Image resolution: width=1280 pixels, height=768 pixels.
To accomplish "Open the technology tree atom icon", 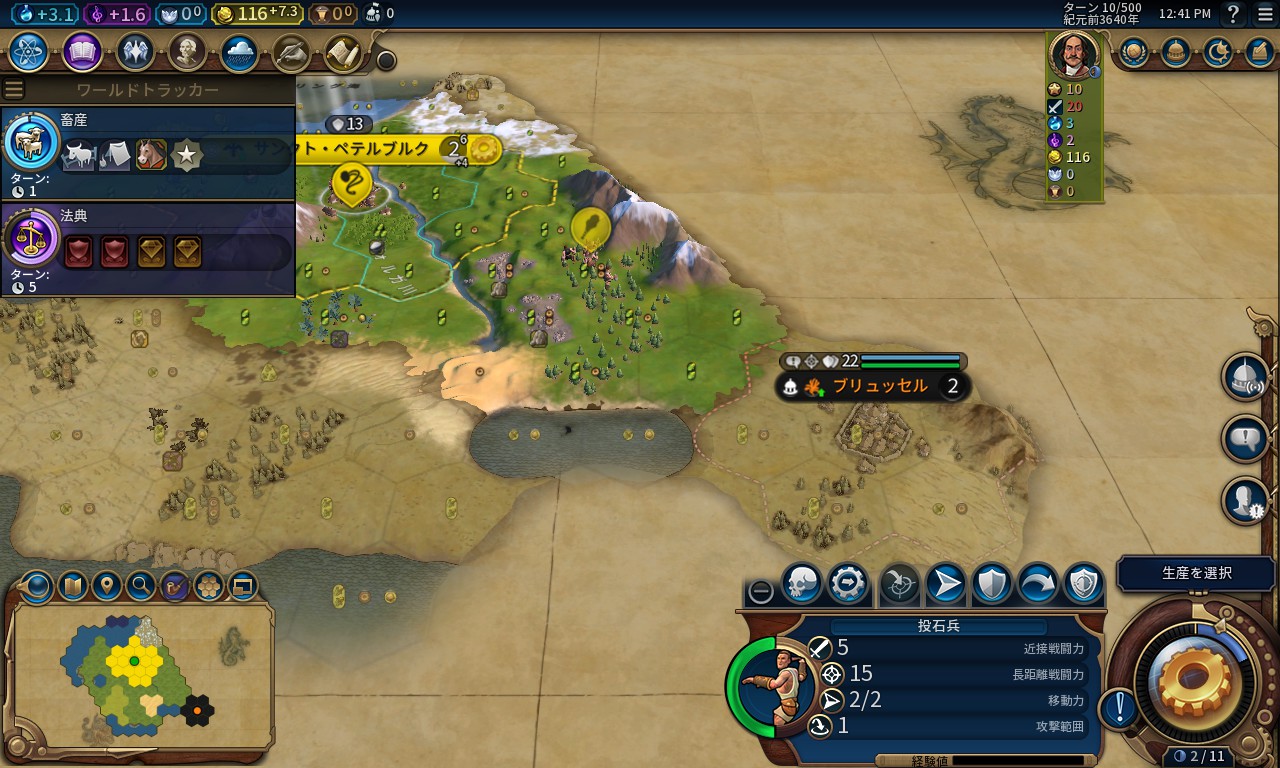I will click(30, 51).
